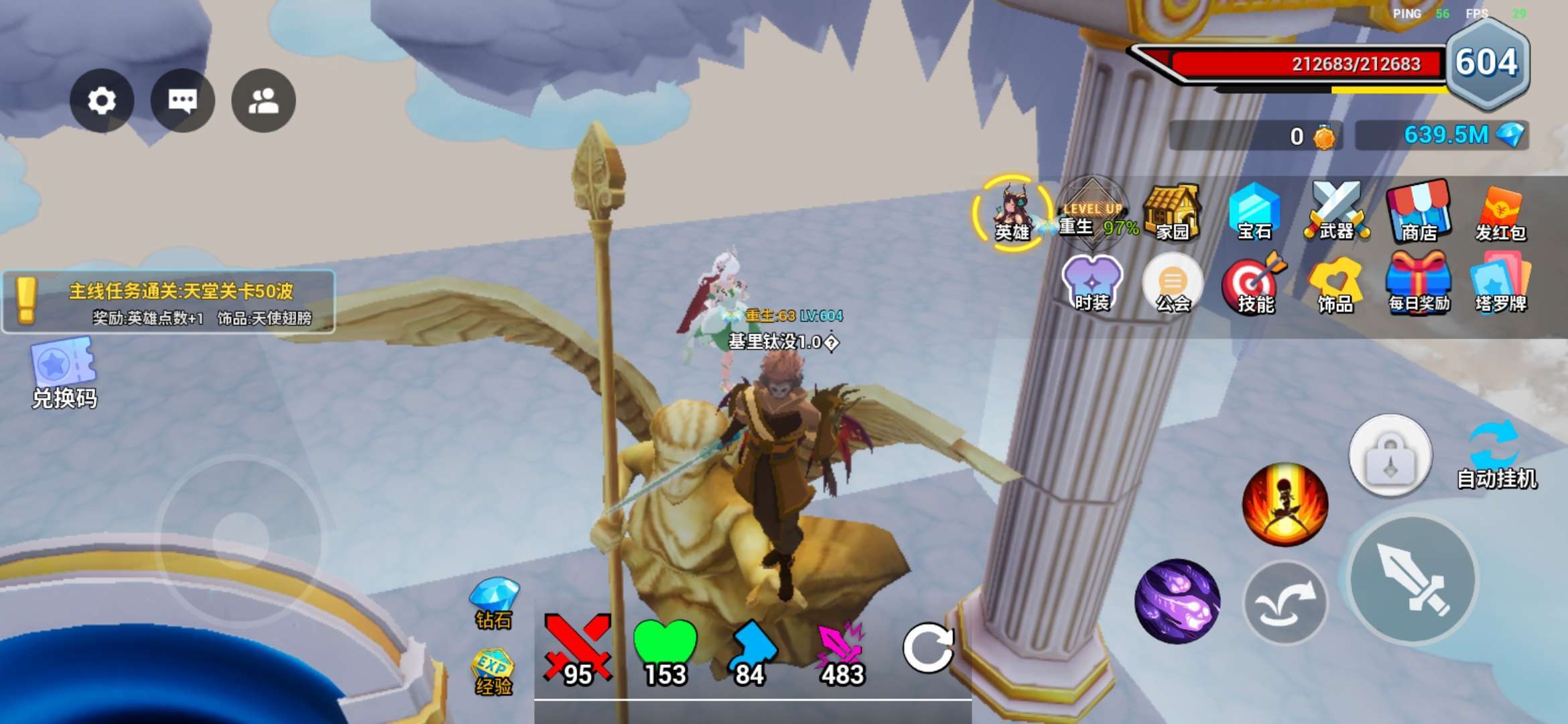Open the 兑换码 redeem code ticket
1568x724 pixels.
[64, 373]
